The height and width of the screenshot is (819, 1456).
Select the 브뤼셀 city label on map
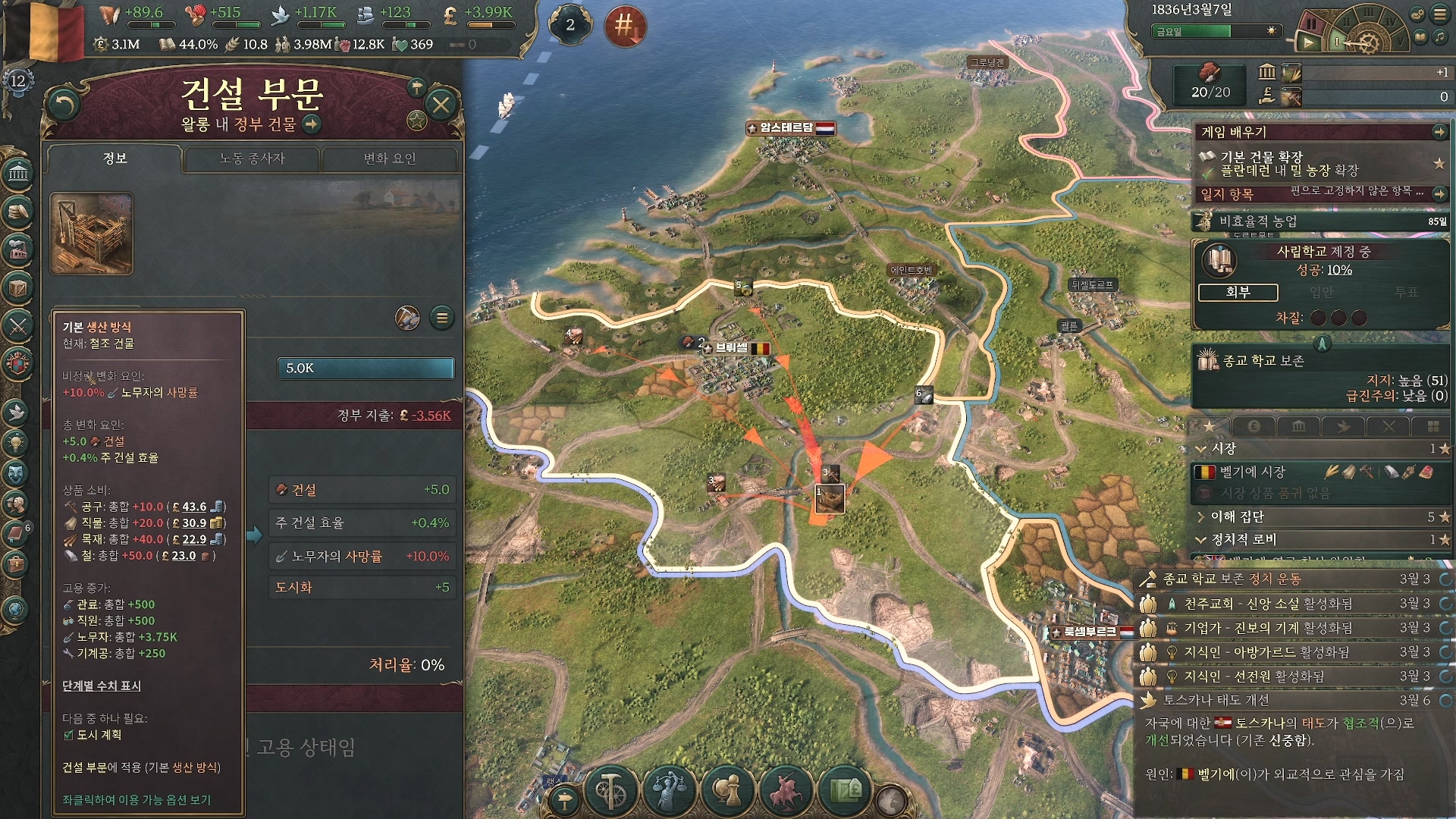pos(733,348)
